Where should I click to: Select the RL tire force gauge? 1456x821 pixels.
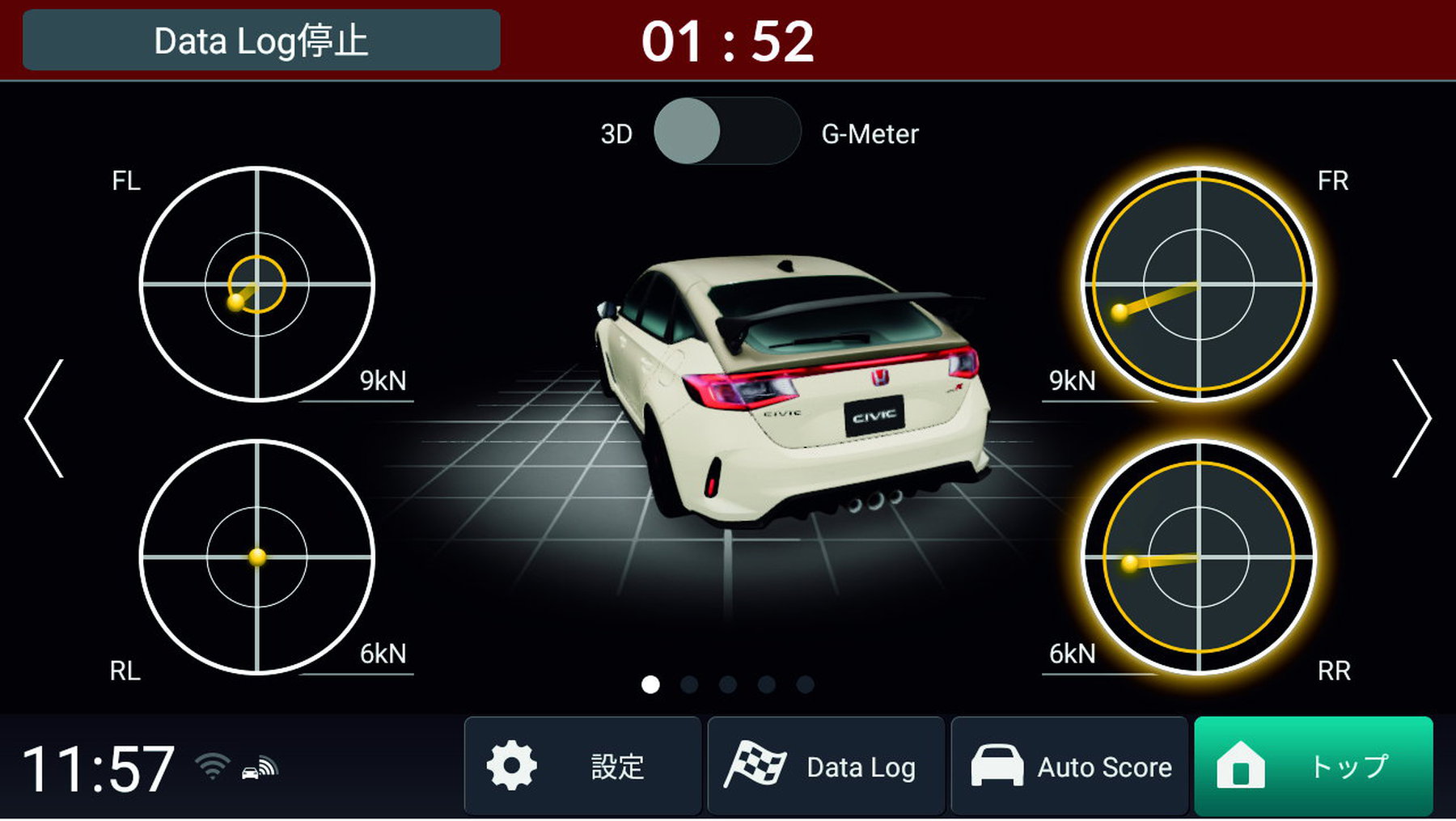[x=257, y=557]
